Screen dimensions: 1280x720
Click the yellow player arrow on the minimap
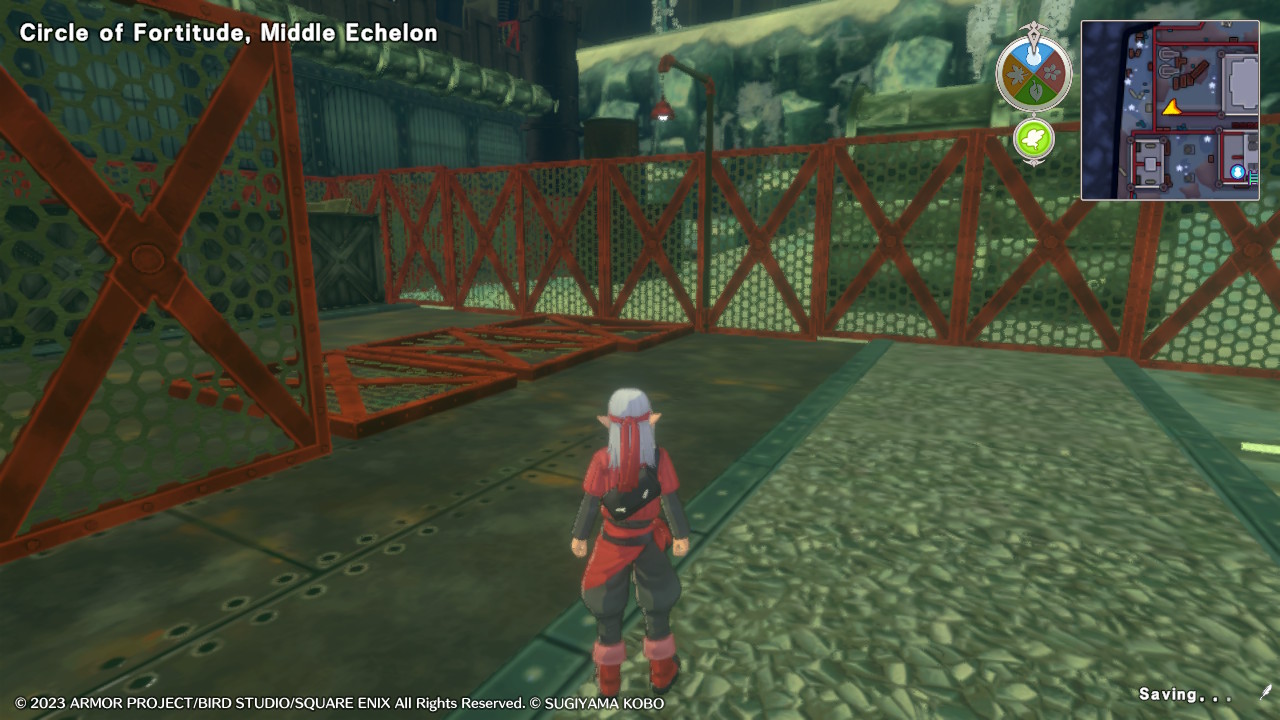(1172, 109)
